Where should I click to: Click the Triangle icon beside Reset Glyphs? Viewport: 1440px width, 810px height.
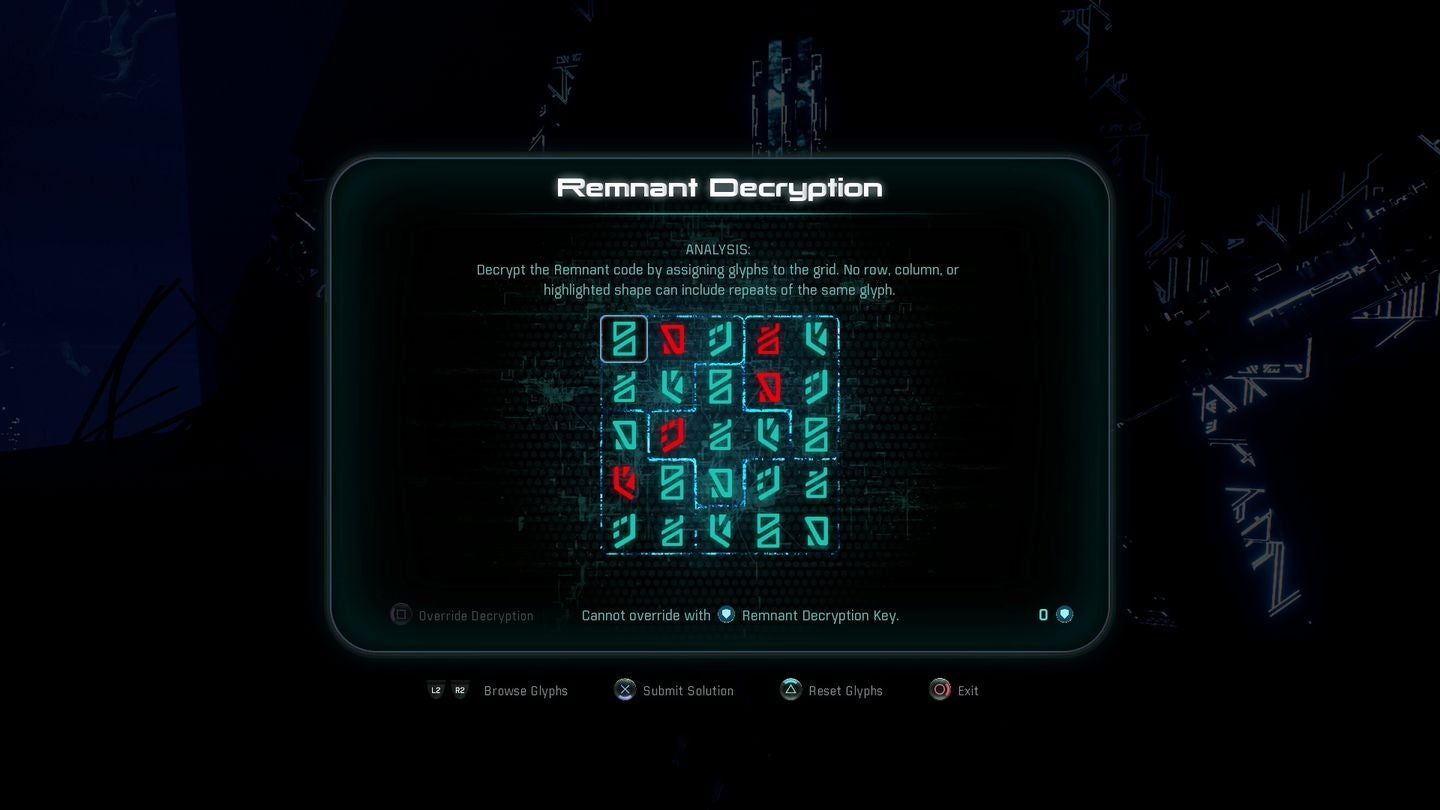point(789,690)
